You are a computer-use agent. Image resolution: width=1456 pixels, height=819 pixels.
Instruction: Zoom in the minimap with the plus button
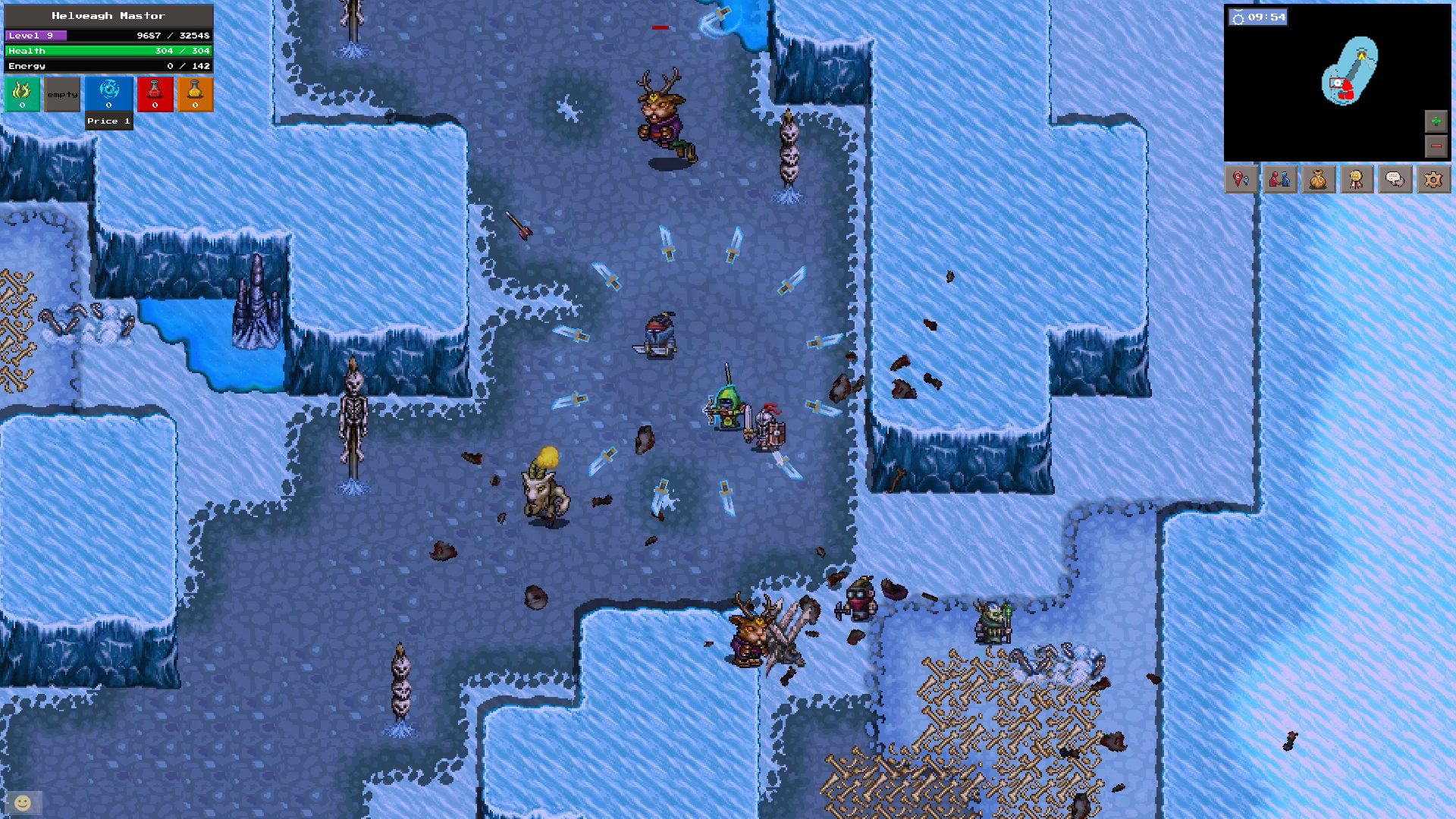(x=1436, y=119)
